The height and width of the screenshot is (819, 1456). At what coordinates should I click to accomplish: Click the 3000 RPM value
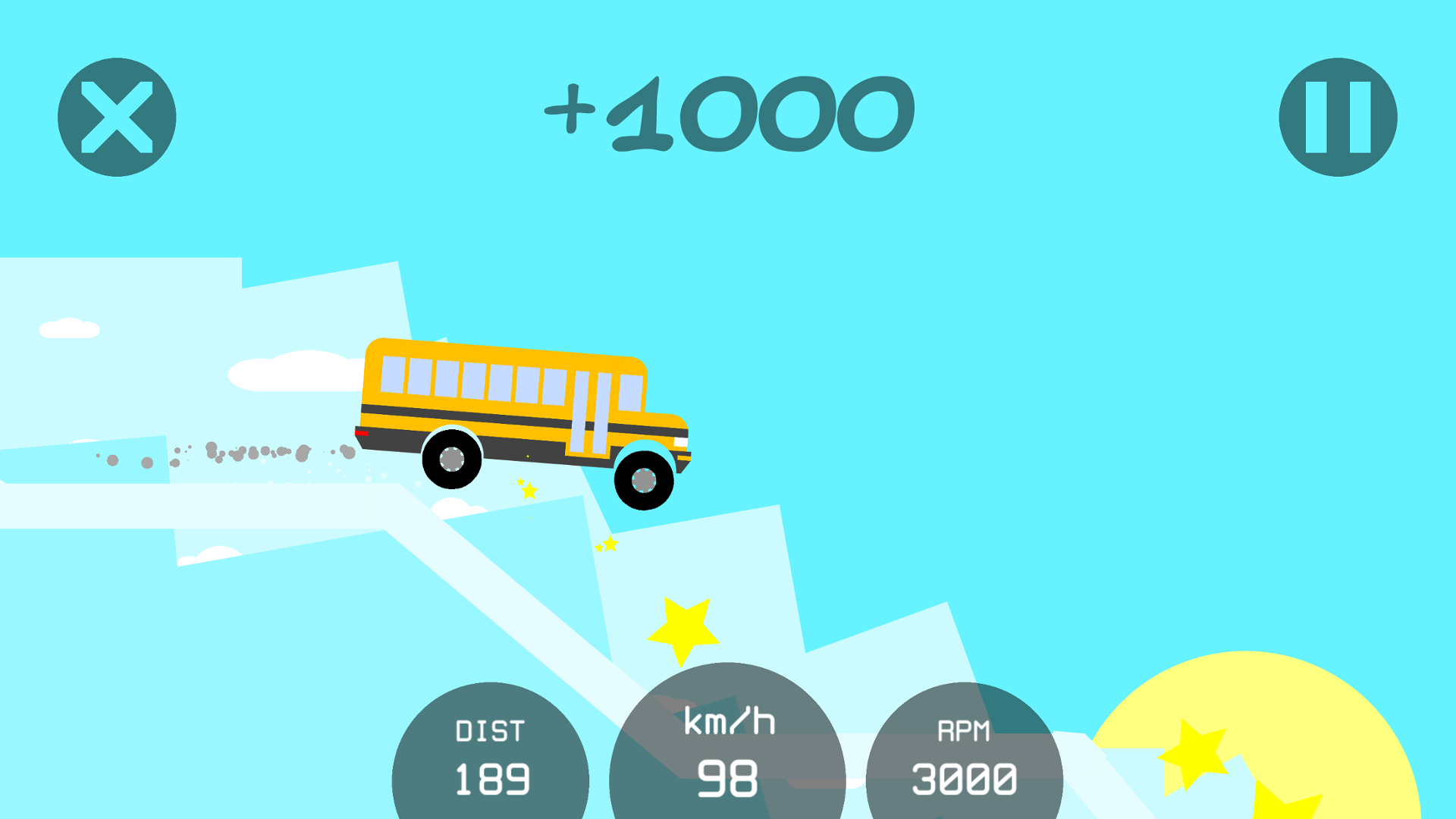[x=965, y=778]
